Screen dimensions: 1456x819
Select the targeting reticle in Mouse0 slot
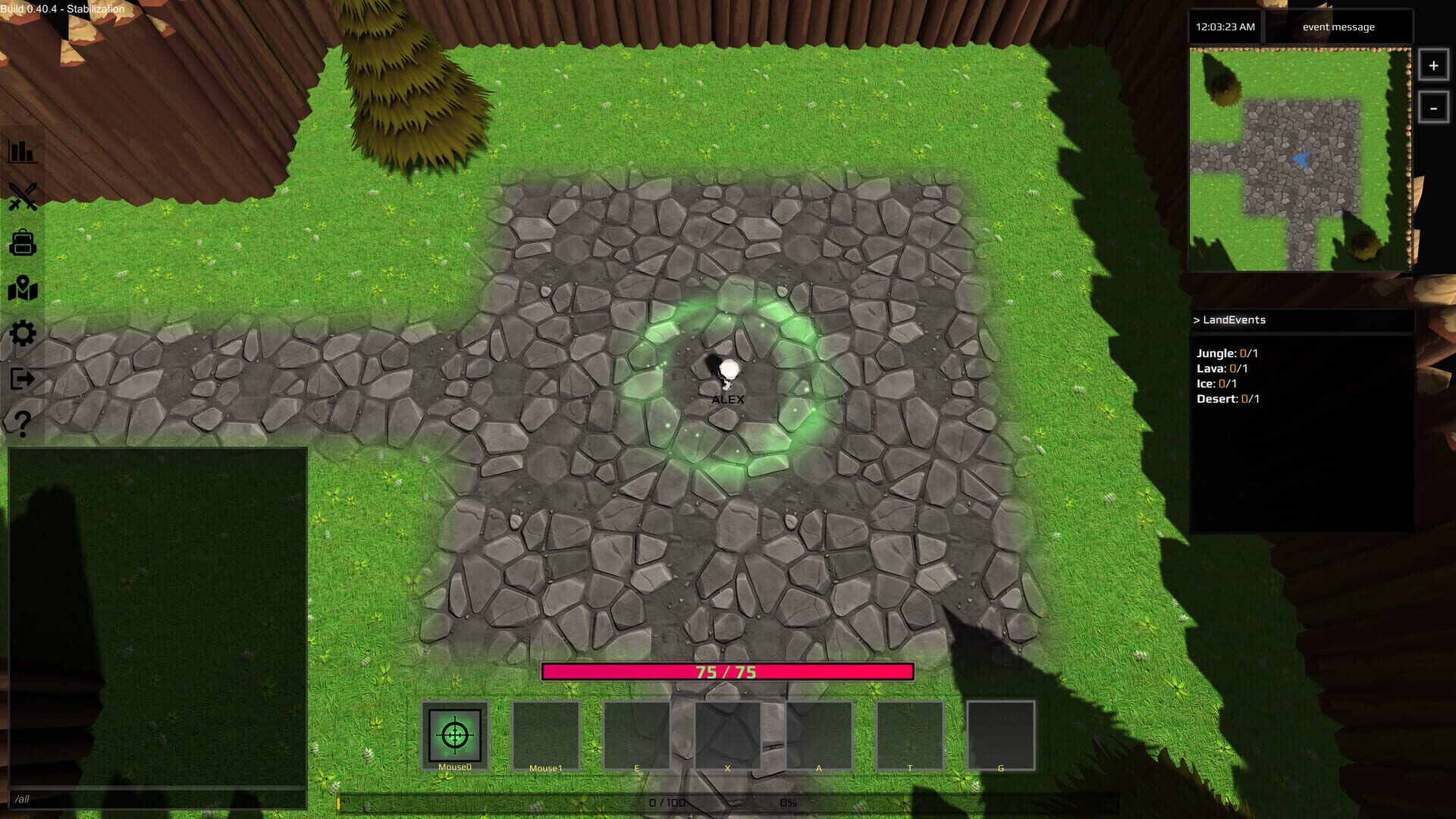click(454, 734)
